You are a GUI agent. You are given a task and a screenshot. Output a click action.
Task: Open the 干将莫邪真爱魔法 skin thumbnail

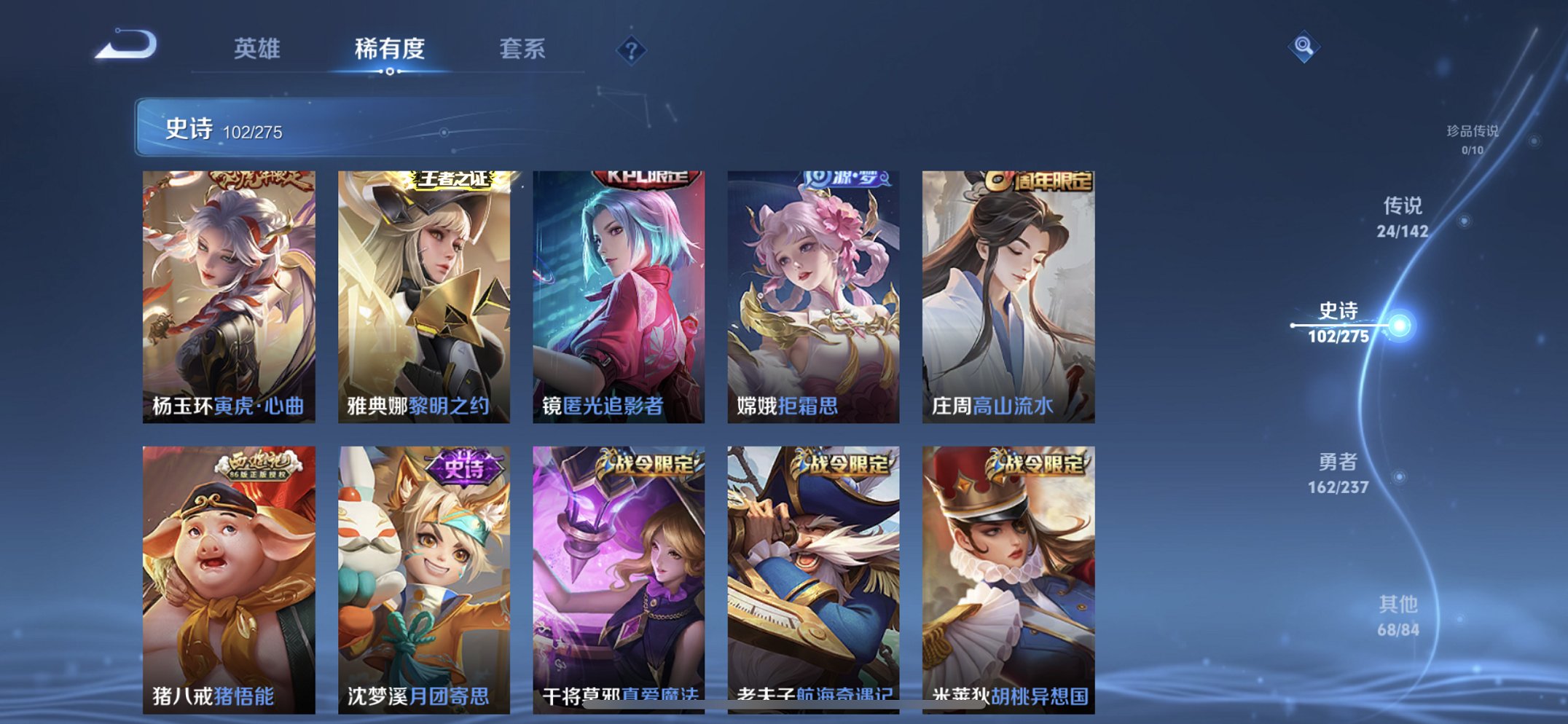619,575
